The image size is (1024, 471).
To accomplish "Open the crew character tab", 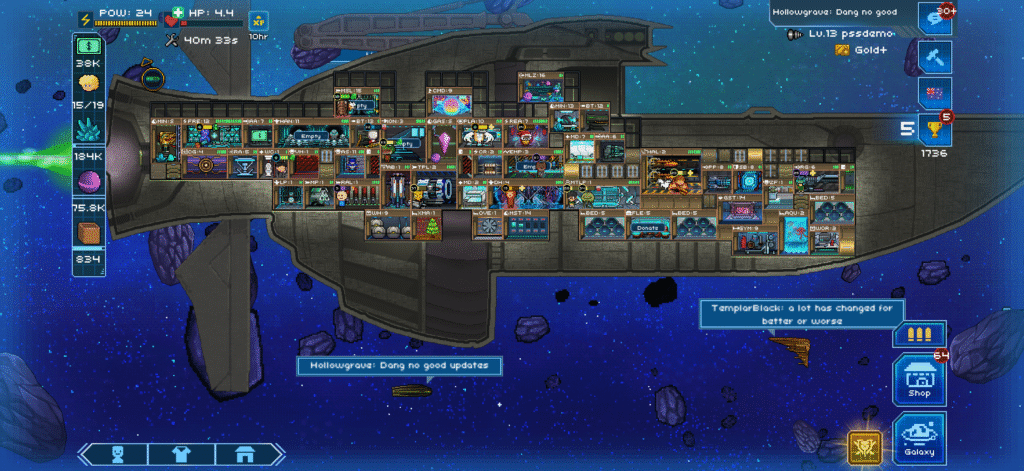I will pos(117,454).
